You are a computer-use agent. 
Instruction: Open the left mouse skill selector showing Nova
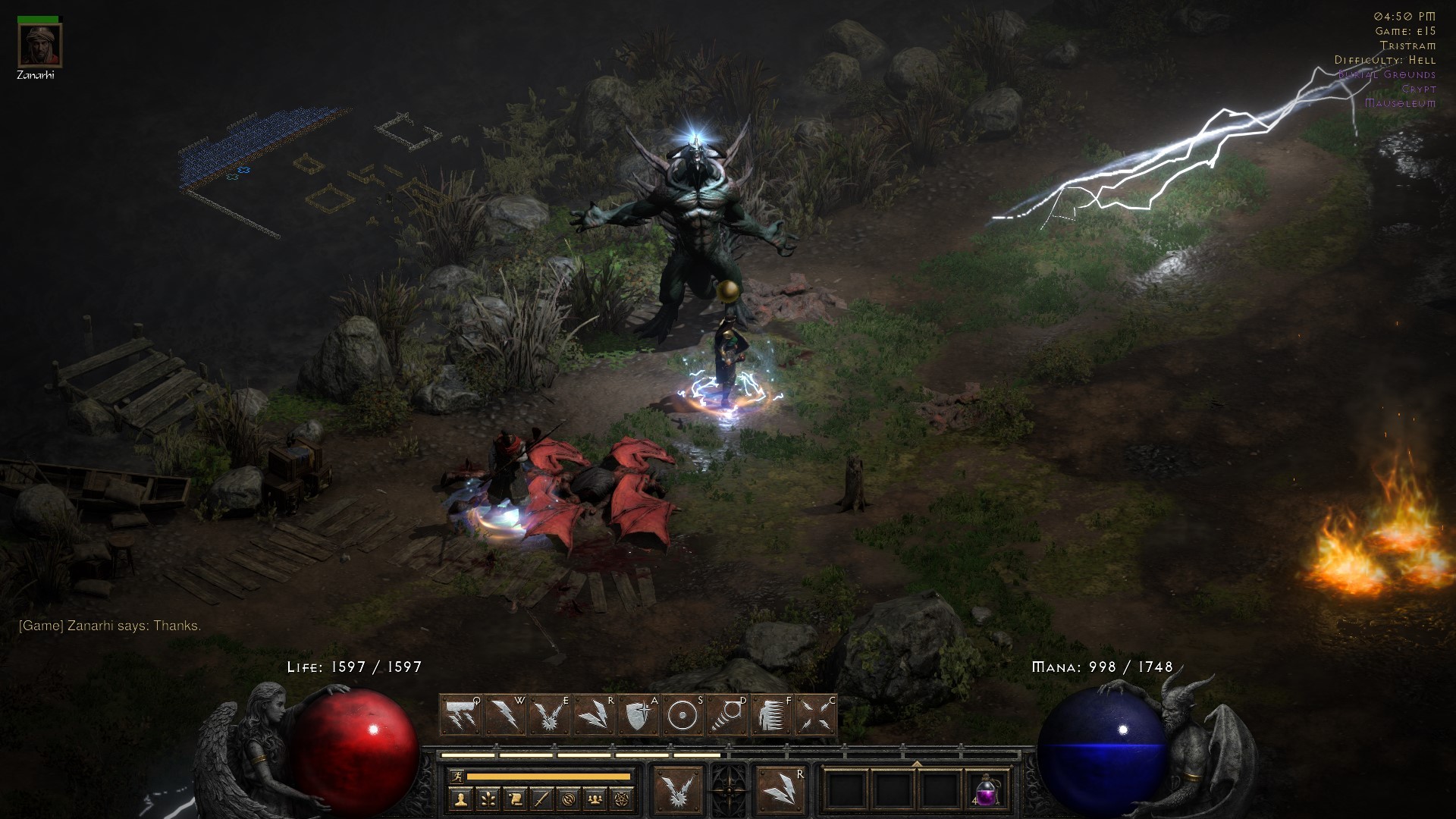click(x=678, y=790)
